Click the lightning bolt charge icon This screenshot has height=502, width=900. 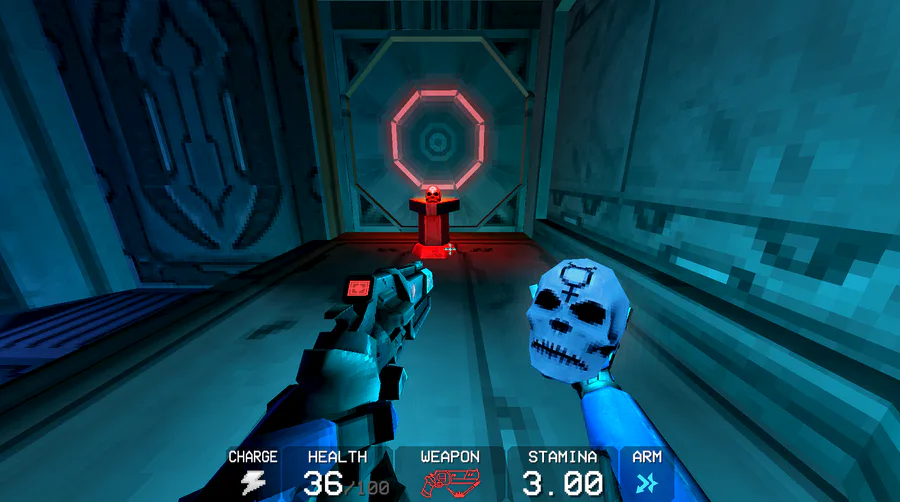click(252, 484)
